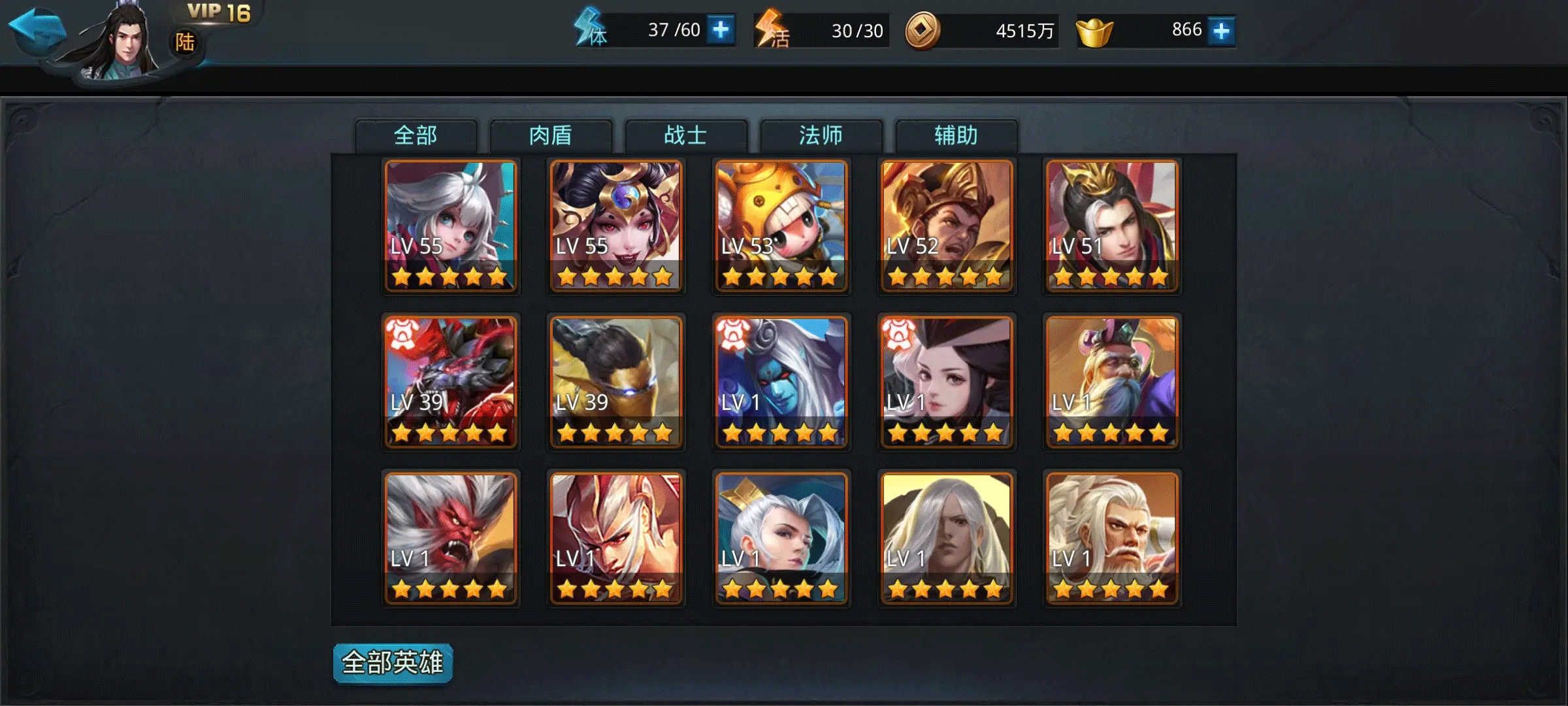This screenshot has height=706, width=1568.
Task: Add stamina with the plus button
Action: pyautogui.click(x=721, y=30)
